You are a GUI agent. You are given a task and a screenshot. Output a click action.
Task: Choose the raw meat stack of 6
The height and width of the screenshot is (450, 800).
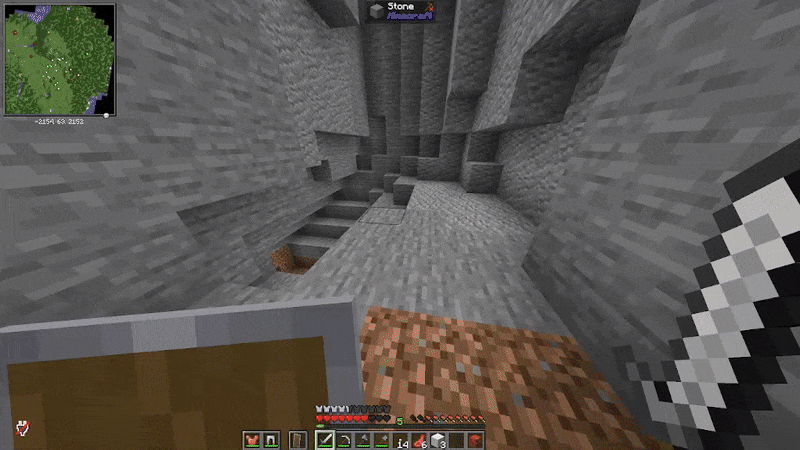pyautogui.click(x=421, y=439)
